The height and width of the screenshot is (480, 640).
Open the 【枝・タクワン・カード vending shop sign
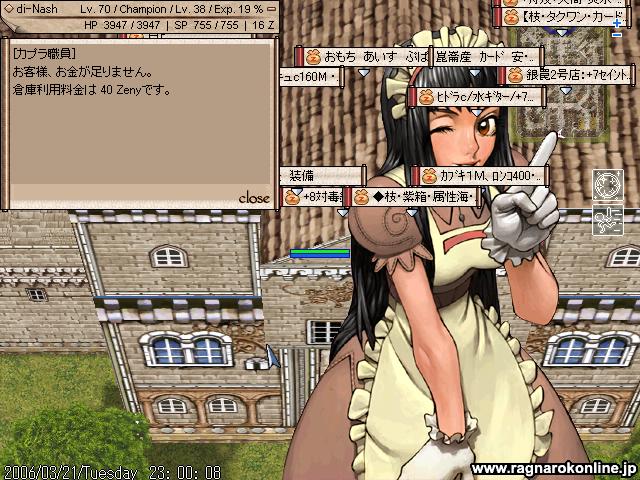coord(568,17)
